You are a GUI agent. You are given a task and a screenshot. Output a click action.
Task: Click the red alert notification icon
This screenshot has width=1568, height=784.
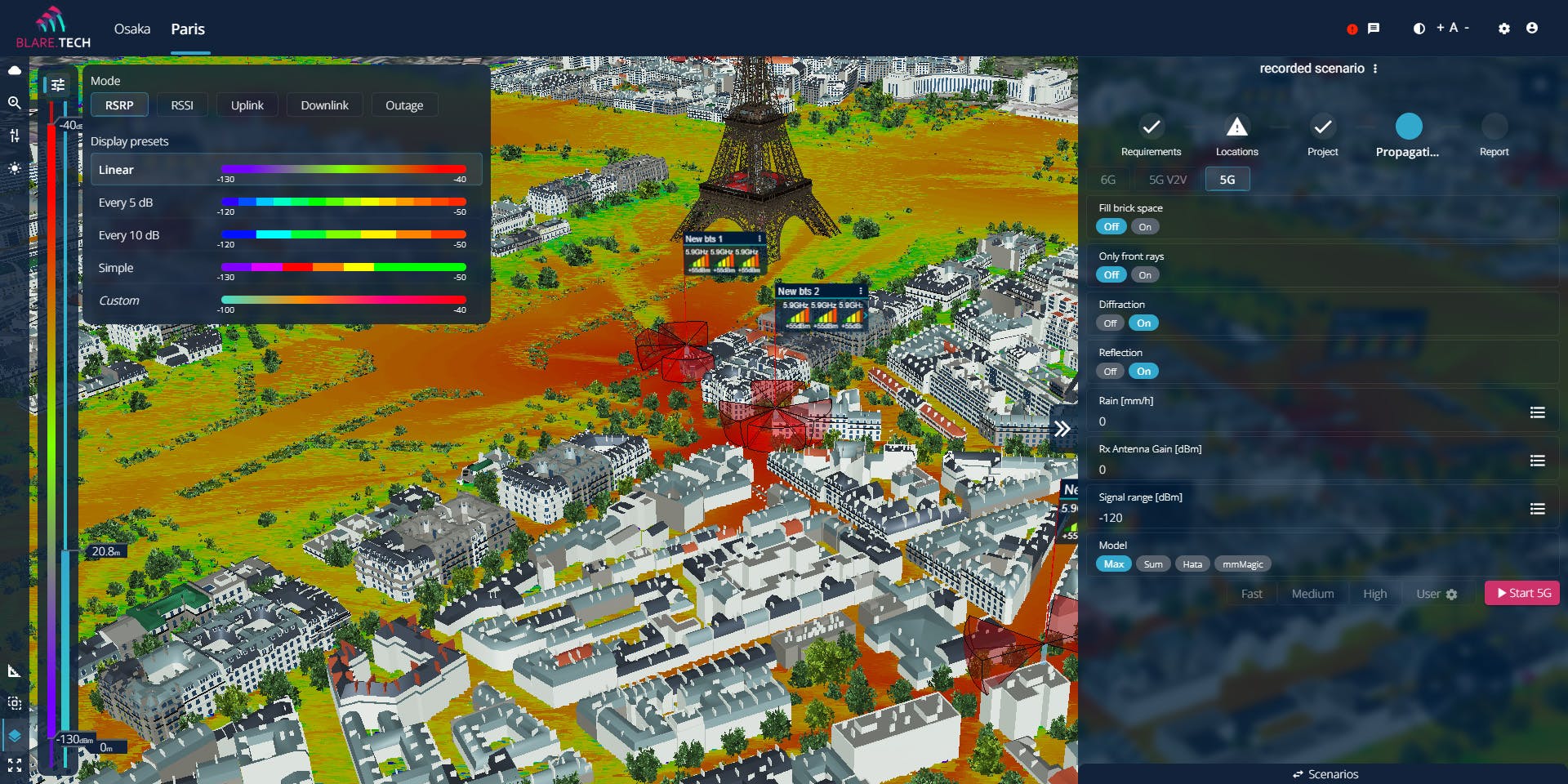click(x=1352, y=28)
